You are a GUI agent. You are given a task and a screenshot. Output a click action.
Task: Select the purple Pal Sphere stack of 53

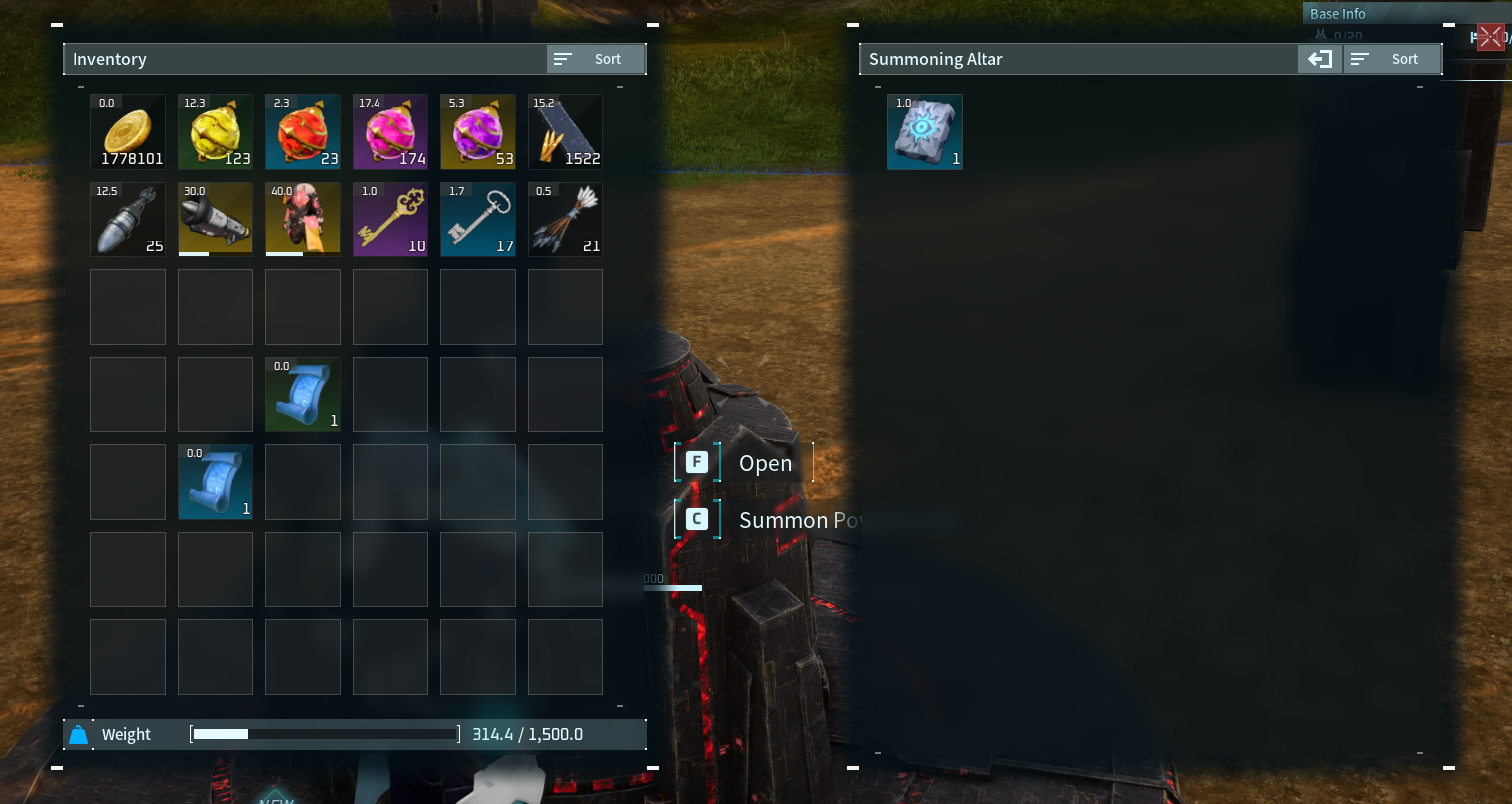click(477, 132)
